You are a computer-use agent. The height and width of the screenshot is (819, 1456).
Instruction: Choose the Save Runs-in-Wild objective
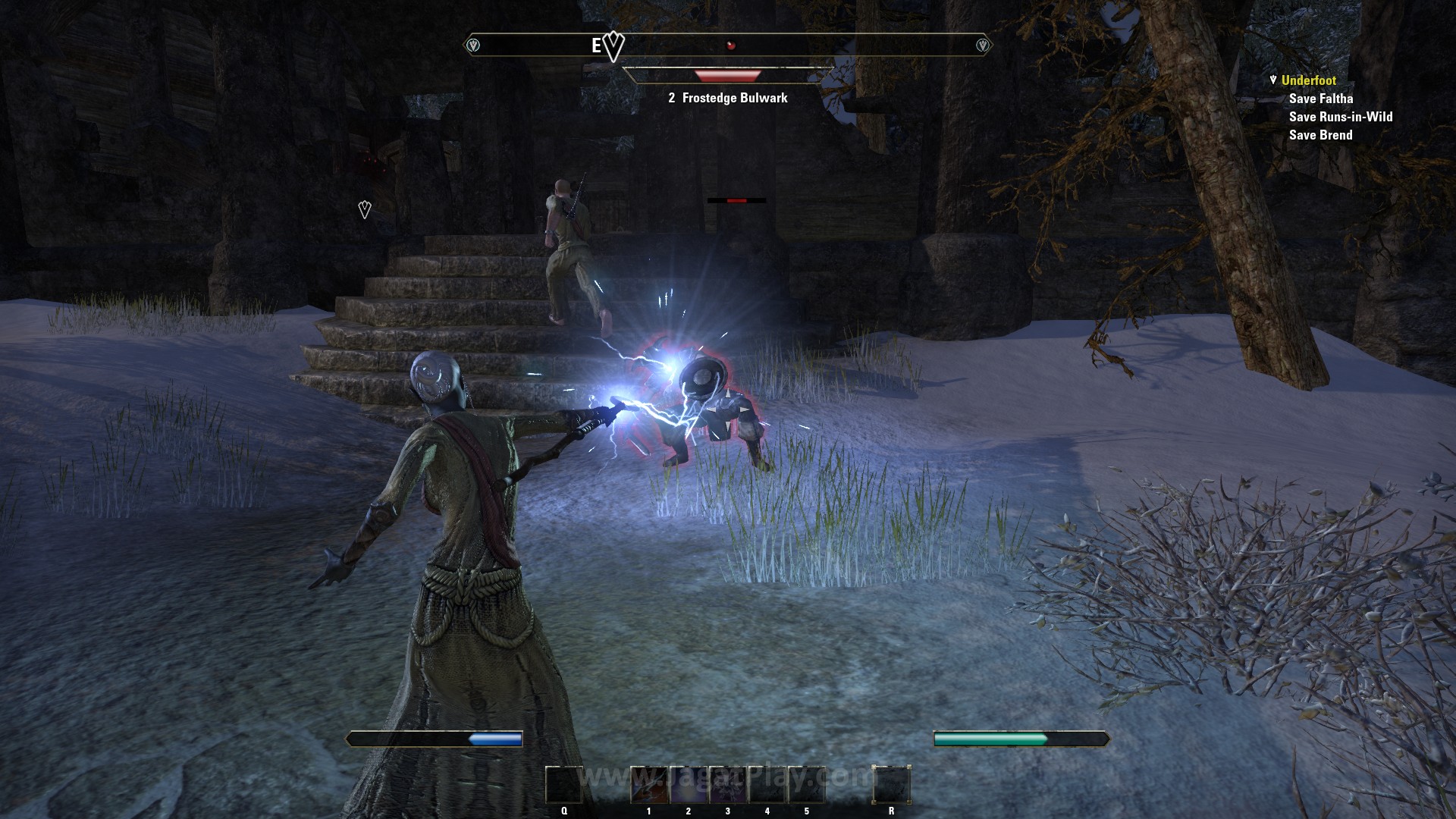point(1340,117)
